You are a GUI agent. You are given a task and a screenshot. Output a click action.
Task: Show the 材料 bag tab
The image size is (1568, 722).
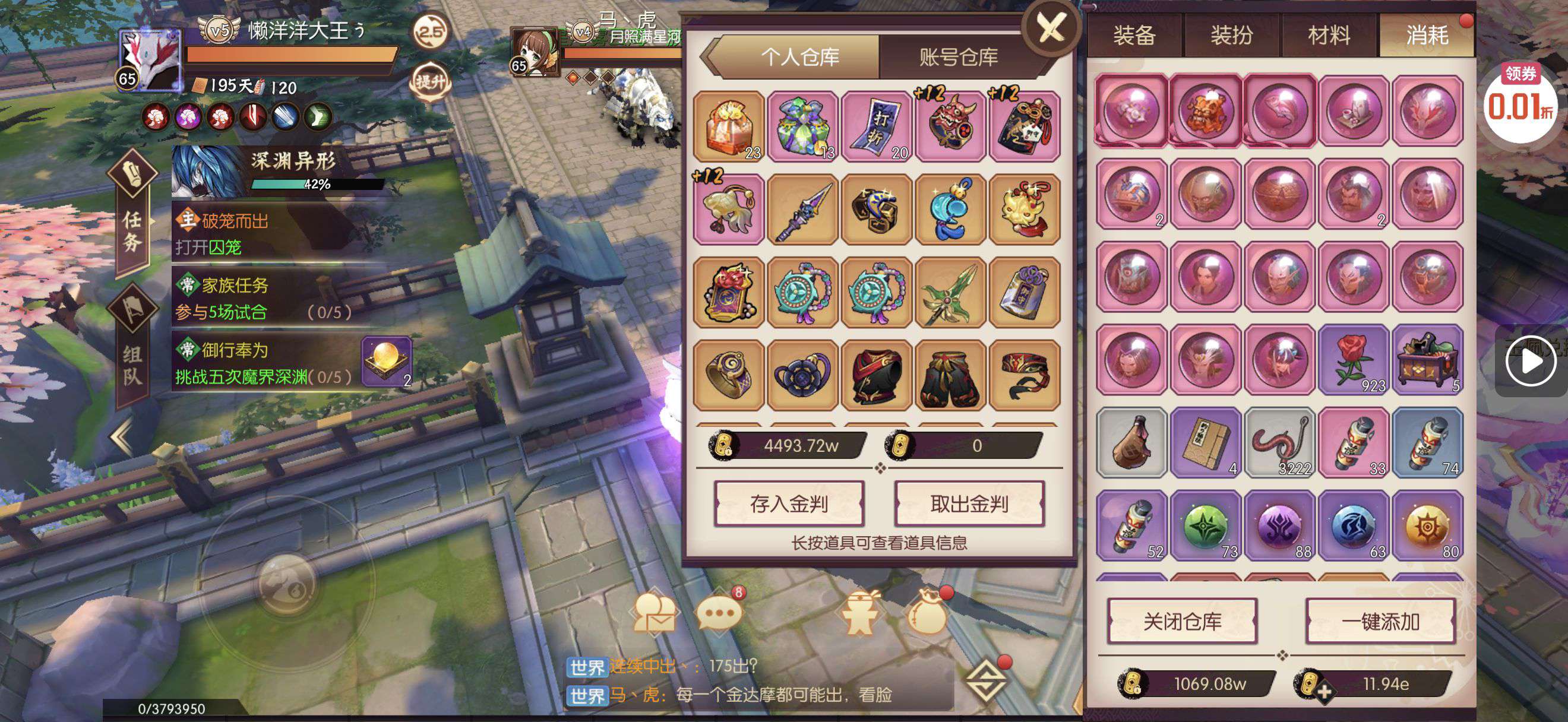pyautogui.click(x=1329, y=35)
